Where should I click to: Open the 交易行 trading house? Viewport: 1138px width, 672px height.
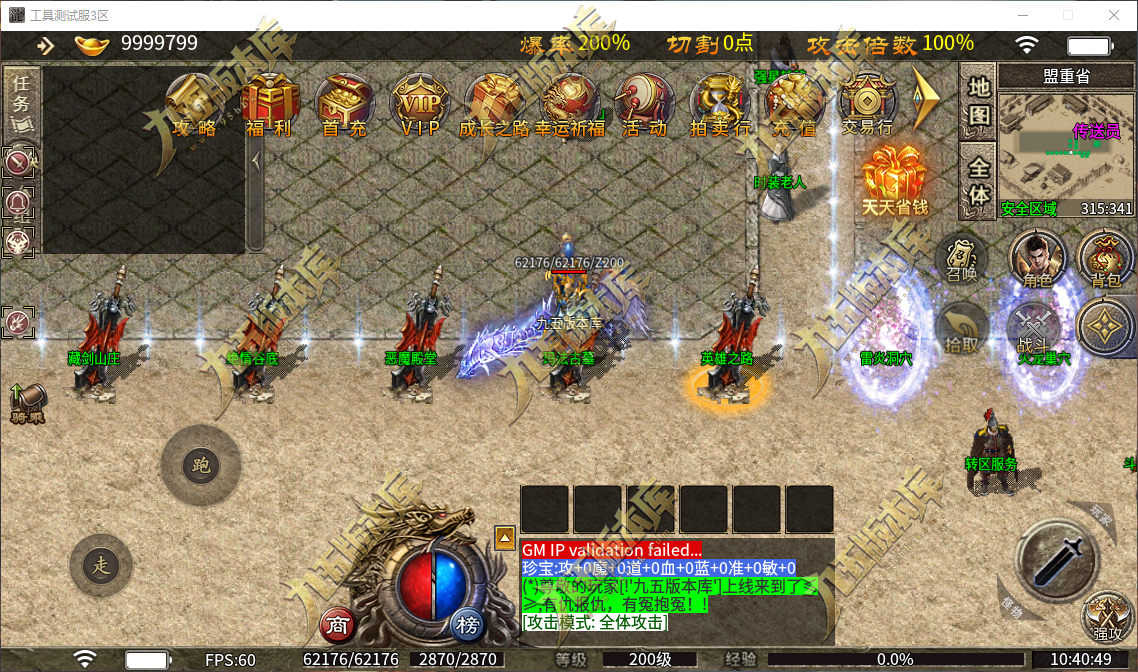pyautogui.click(x=866, y=105)
